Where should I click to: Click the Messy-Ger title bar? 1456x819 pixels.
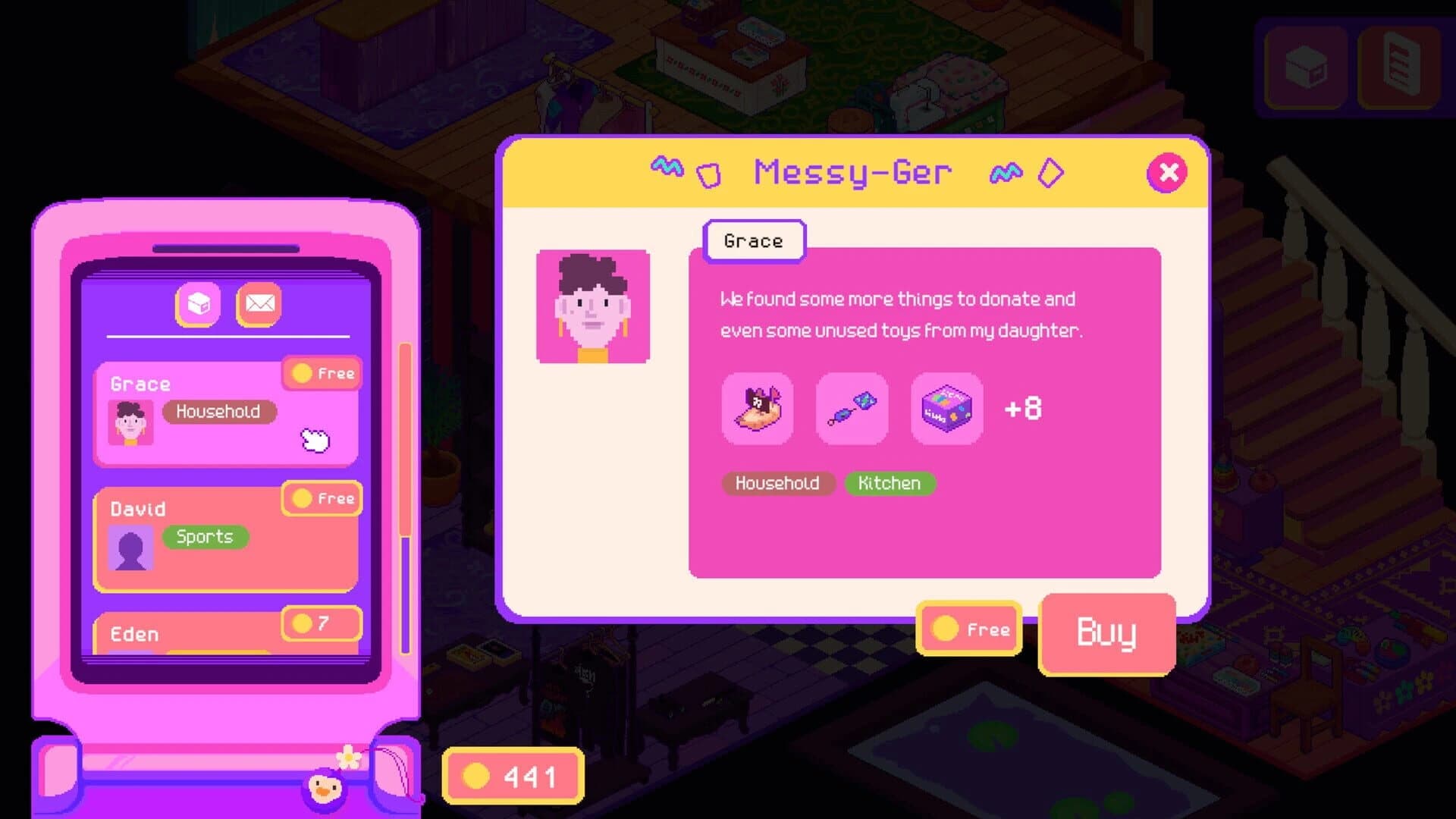pyautogui.click(x=852, y=171)
